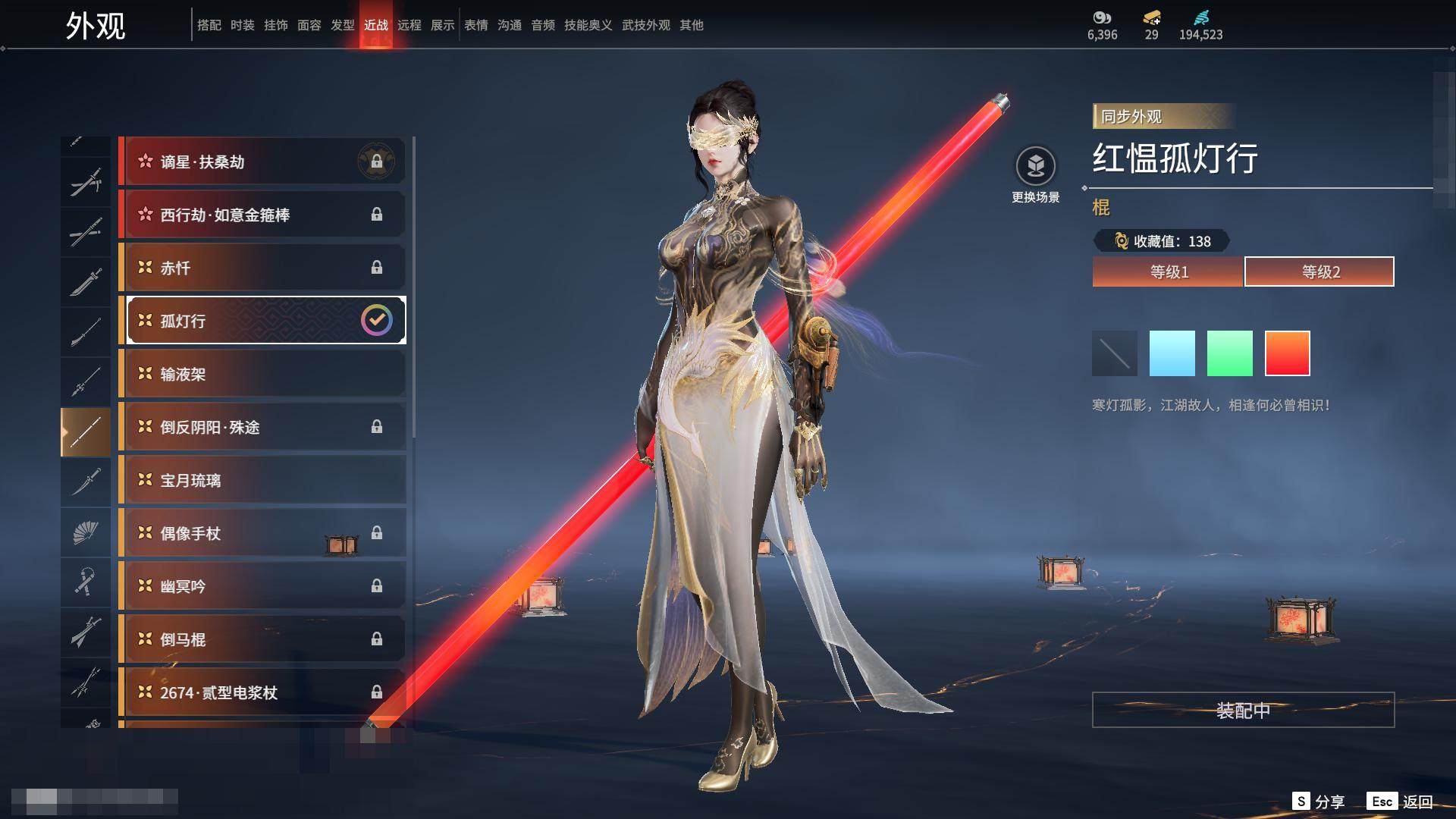This screenshot has width=1456, height=819.
Task: Choose the light blue color swatch
Action: coord(1172,353)
